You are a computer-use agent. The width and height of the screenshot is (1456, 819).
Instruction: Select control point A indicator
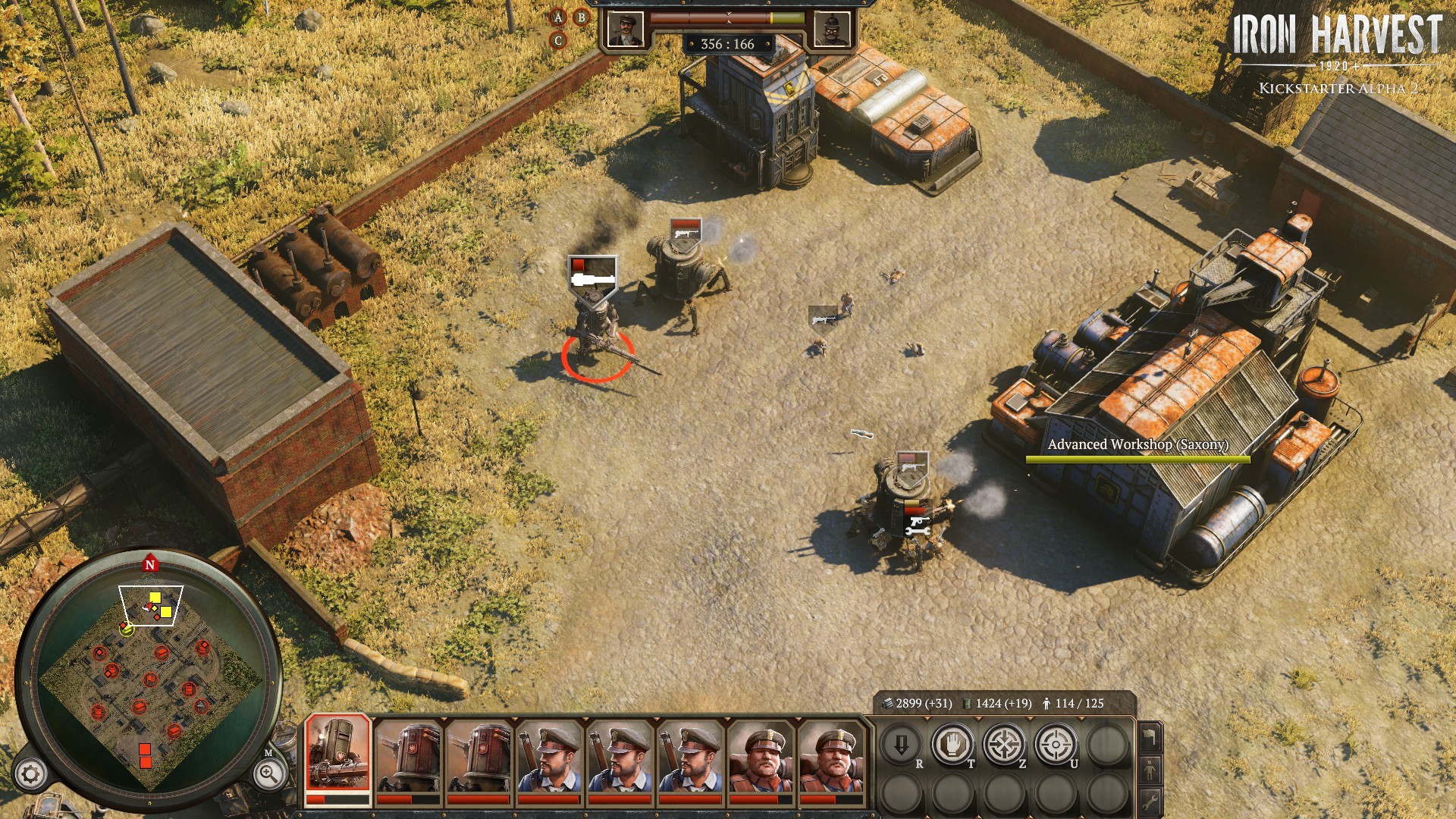[558, 17]
